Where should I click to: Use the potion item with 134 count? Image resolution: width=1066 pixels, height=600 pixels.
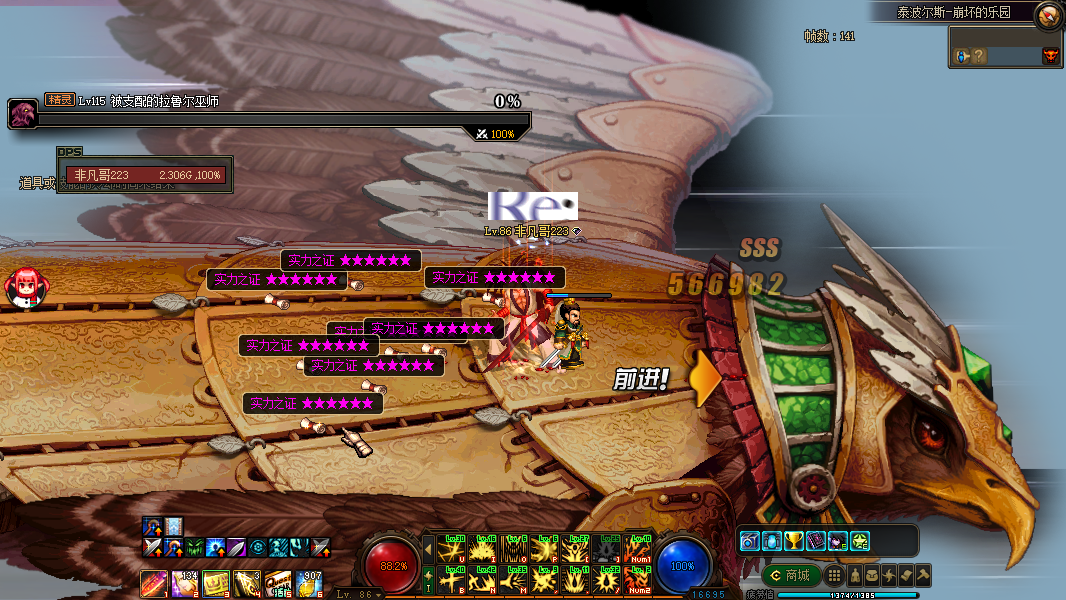click(x=185, y=583)
